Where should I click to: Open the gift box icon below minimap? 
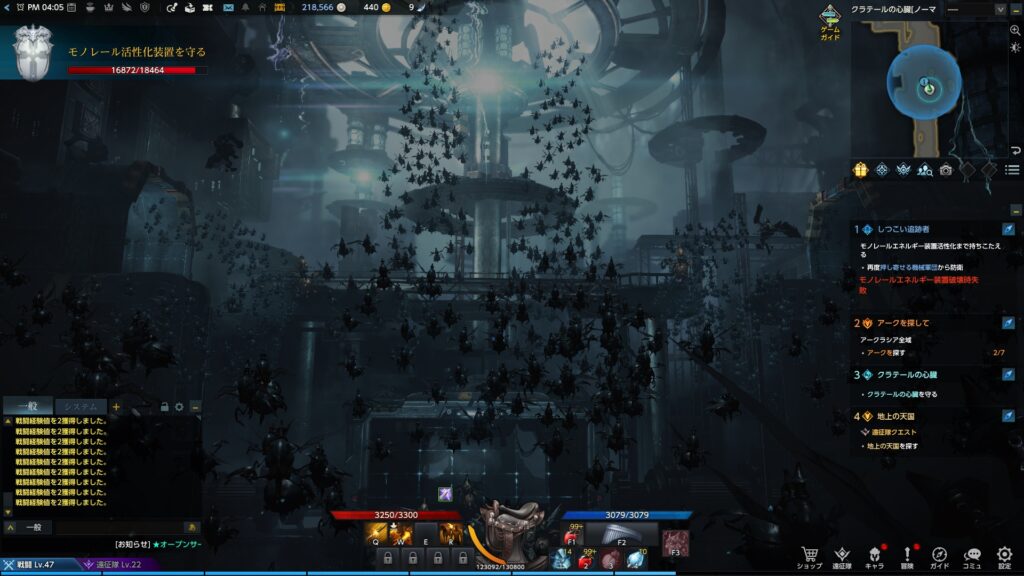pos(860,170)
